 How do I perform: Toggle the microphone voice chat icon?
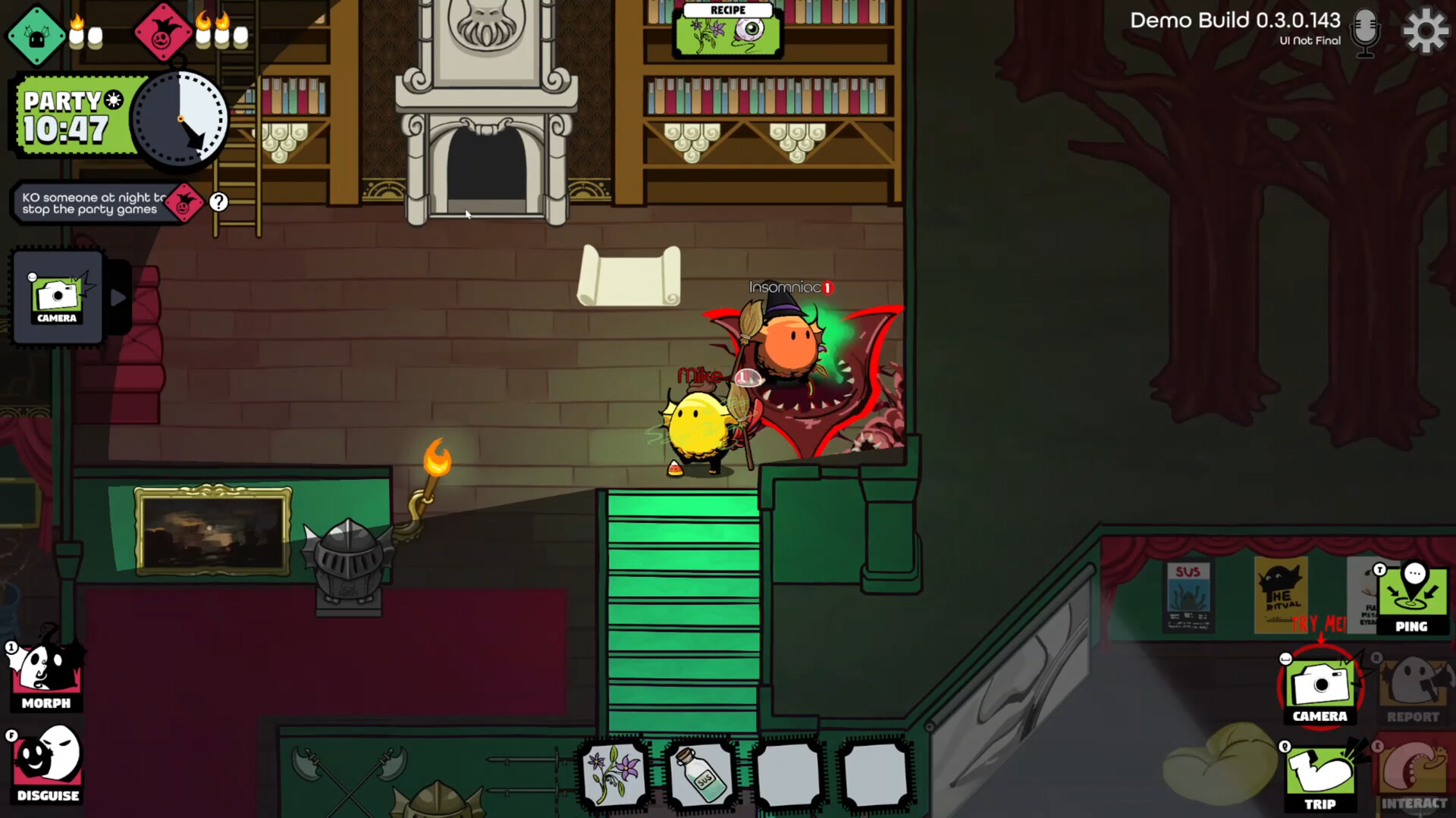click(1365, 32)
